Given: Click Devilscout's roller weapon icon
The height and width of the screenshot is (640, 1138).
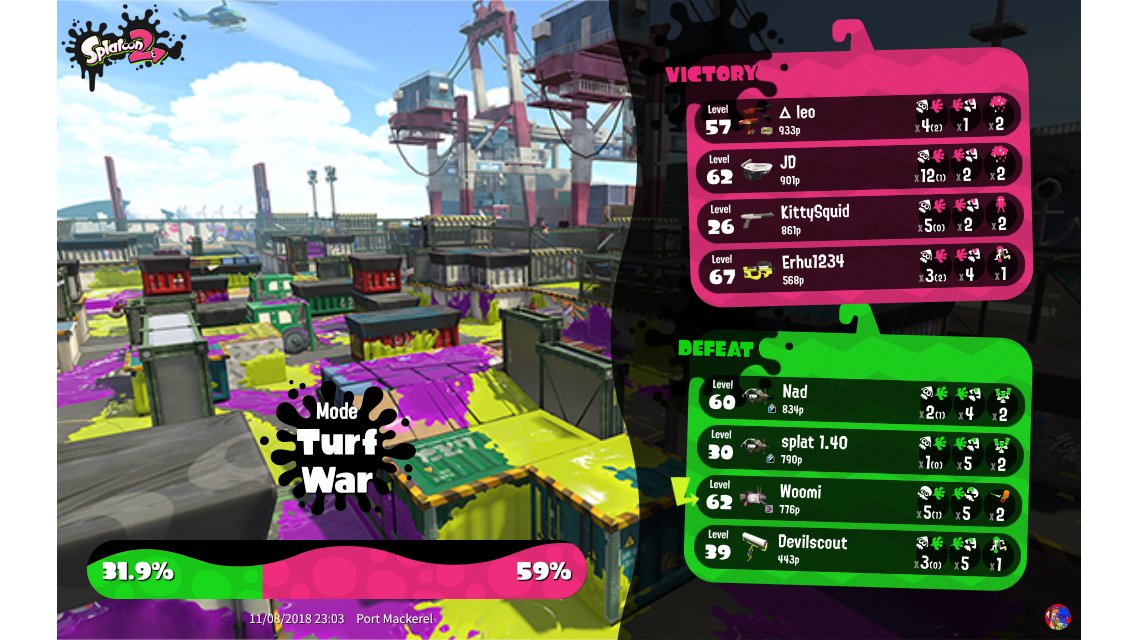Looking at the screenshot, I should pos(757,547).
